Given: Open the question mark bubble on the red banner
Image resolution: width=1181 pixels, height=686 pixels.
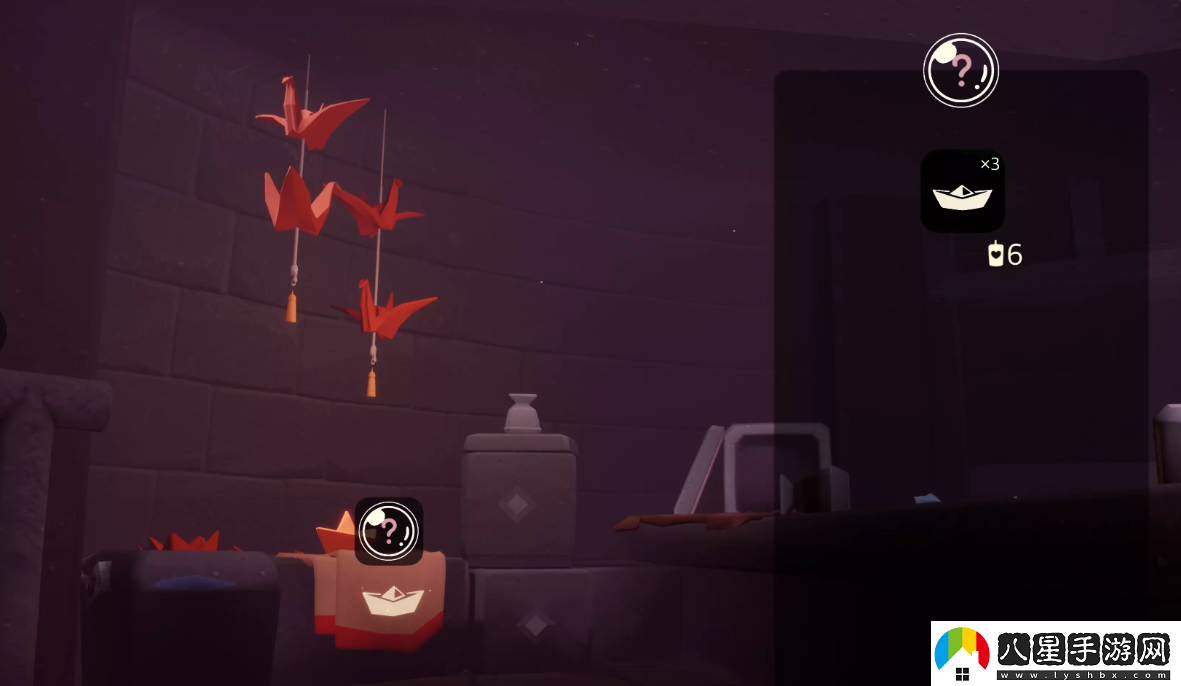Looking at the screenshot, I should tap(389, 530).
